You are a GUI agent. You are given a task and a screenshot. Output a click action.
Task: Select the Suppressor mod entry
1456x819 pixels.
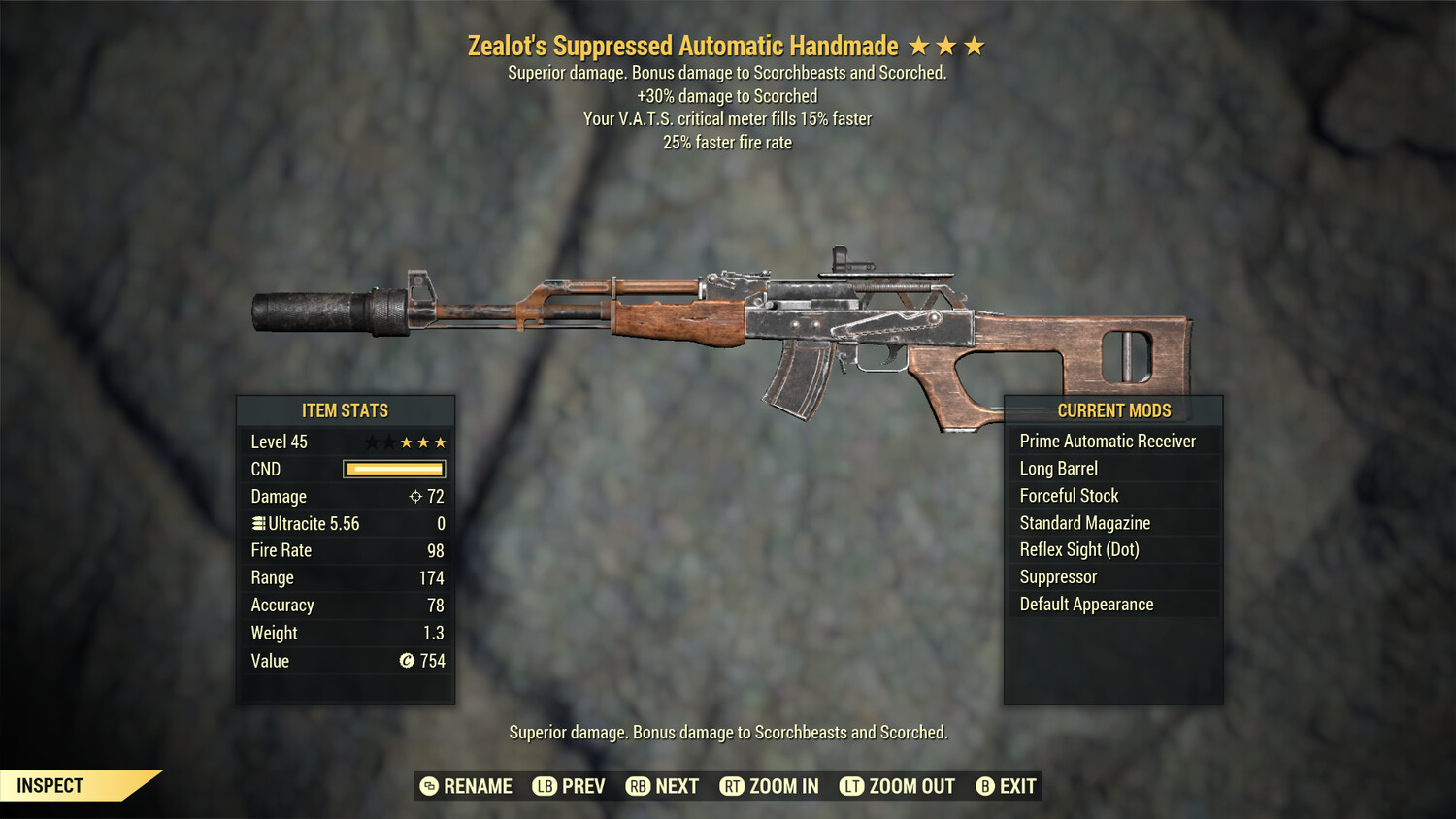1057,576
